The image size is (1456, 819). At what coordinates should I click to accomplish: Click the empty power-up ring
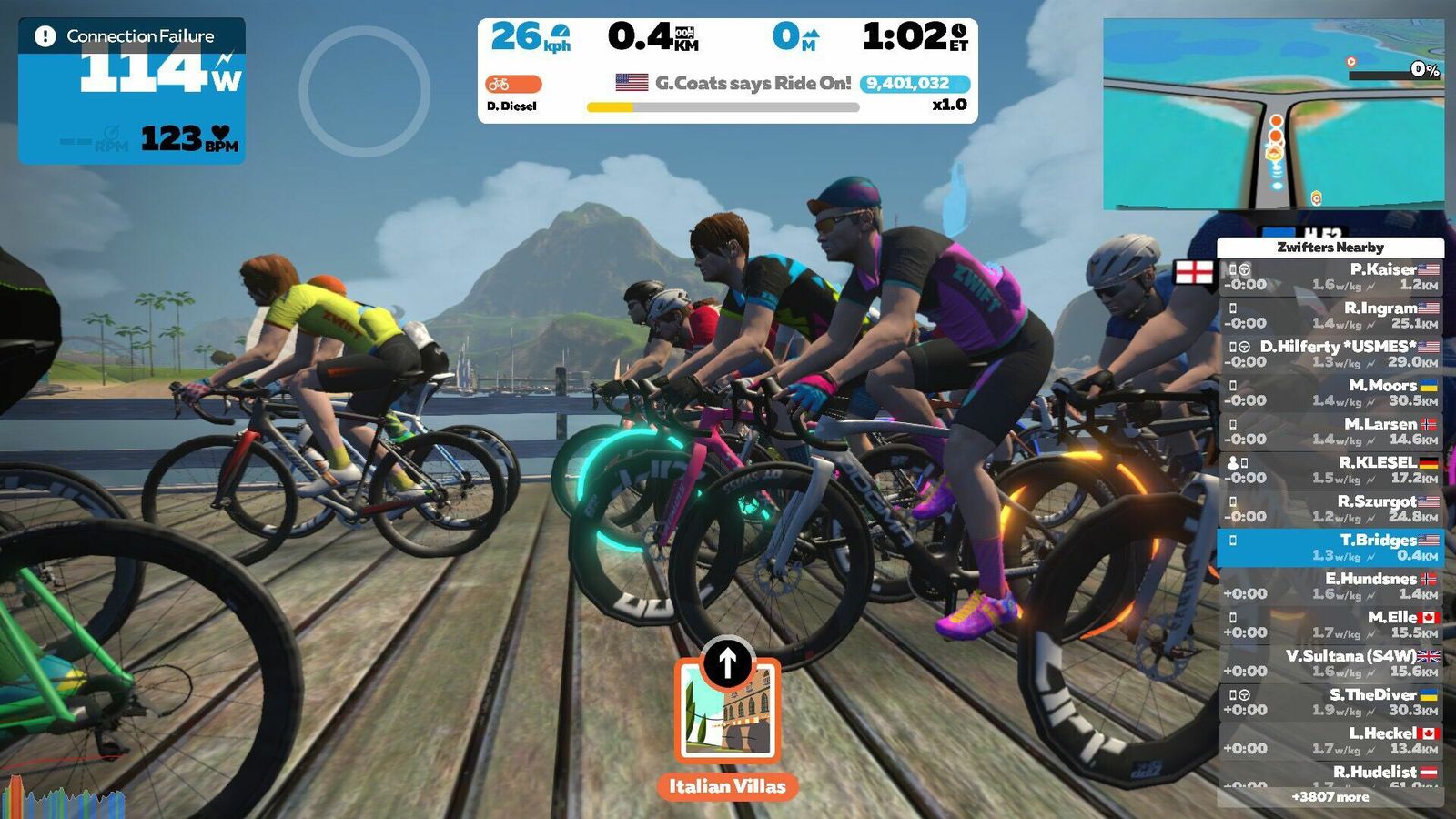(x=364, y=91)
